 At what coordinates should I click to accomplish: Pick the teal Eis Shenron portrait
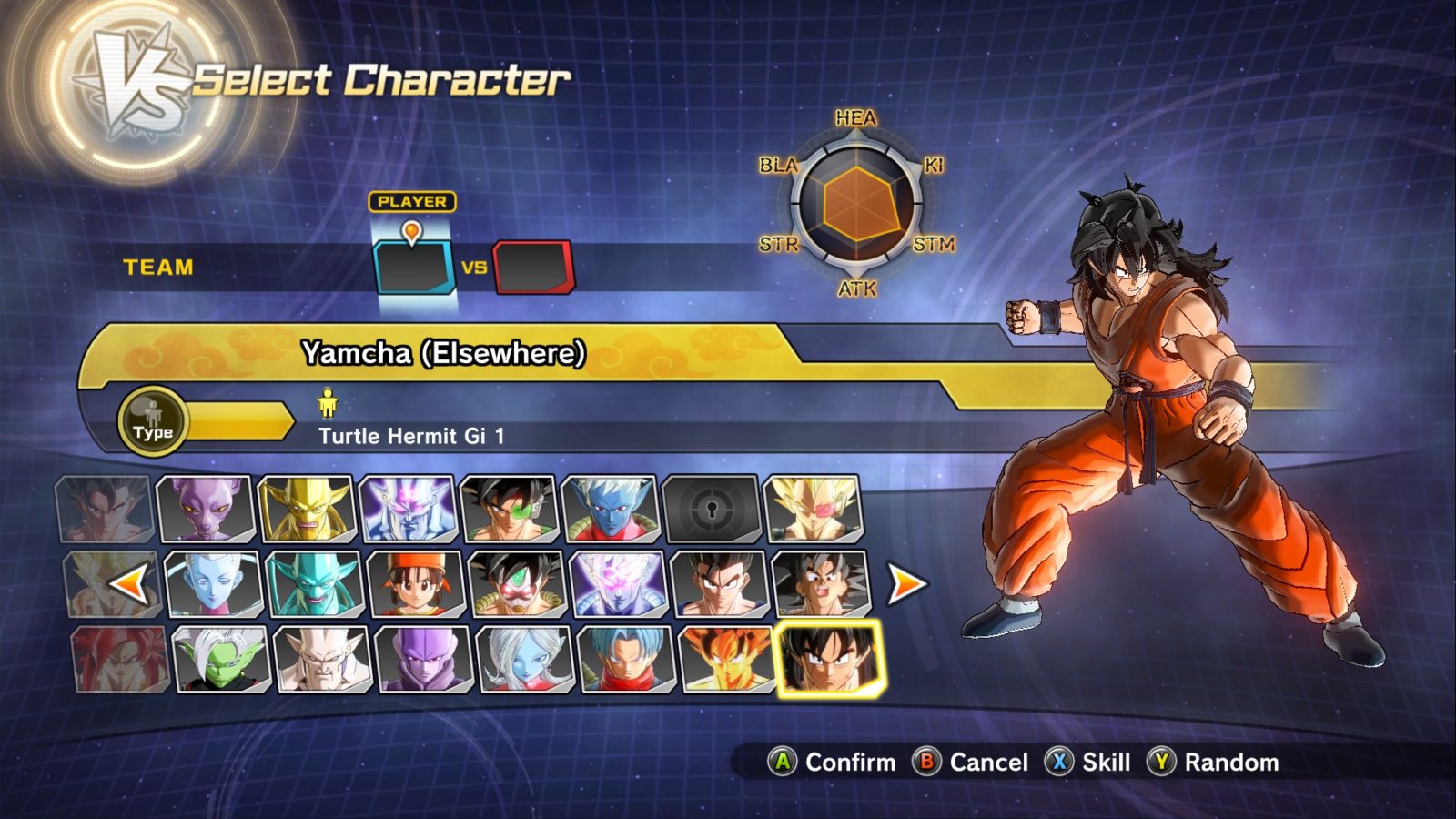coord(314,584)
